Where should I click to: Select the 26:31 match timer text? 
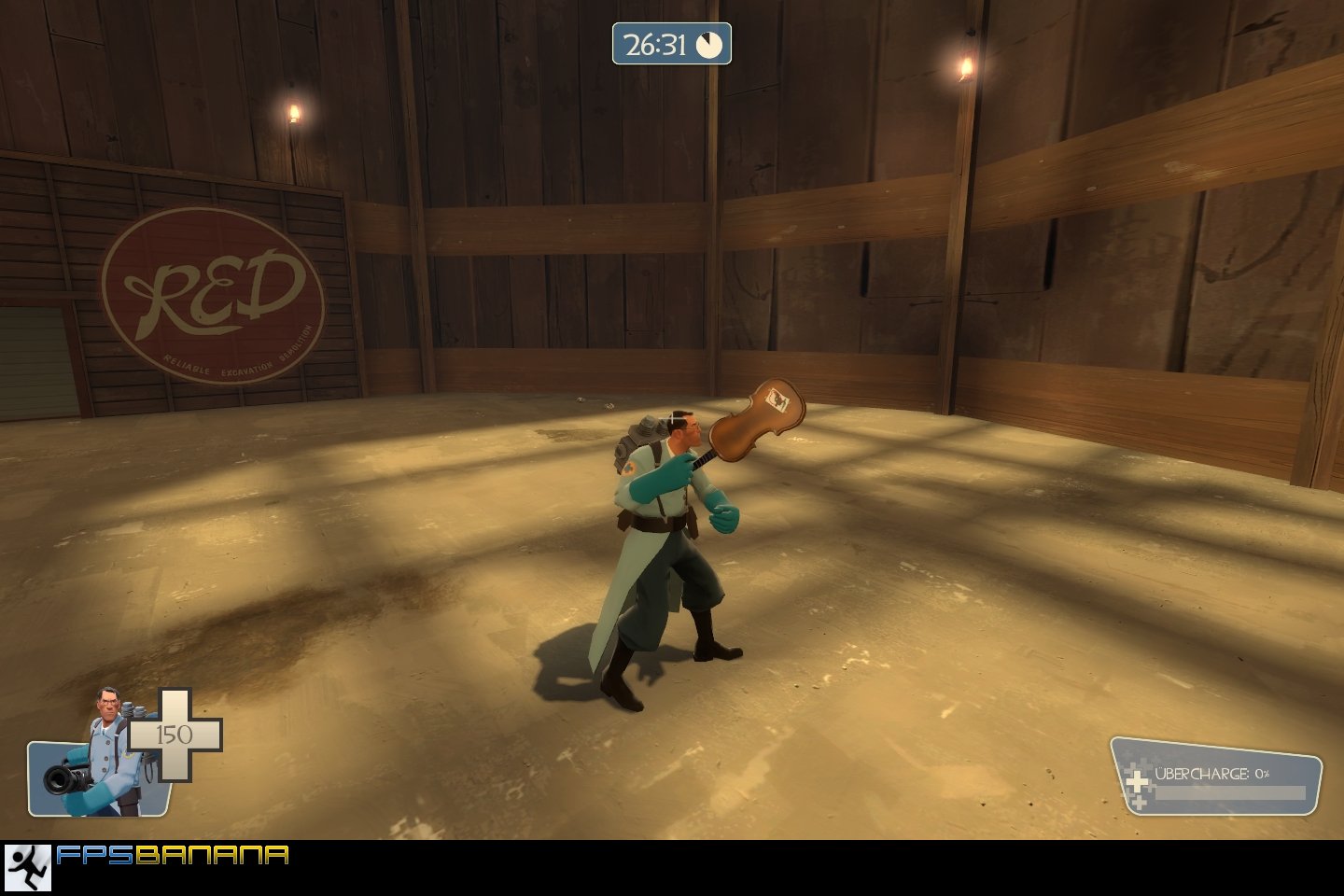(653, 42)
